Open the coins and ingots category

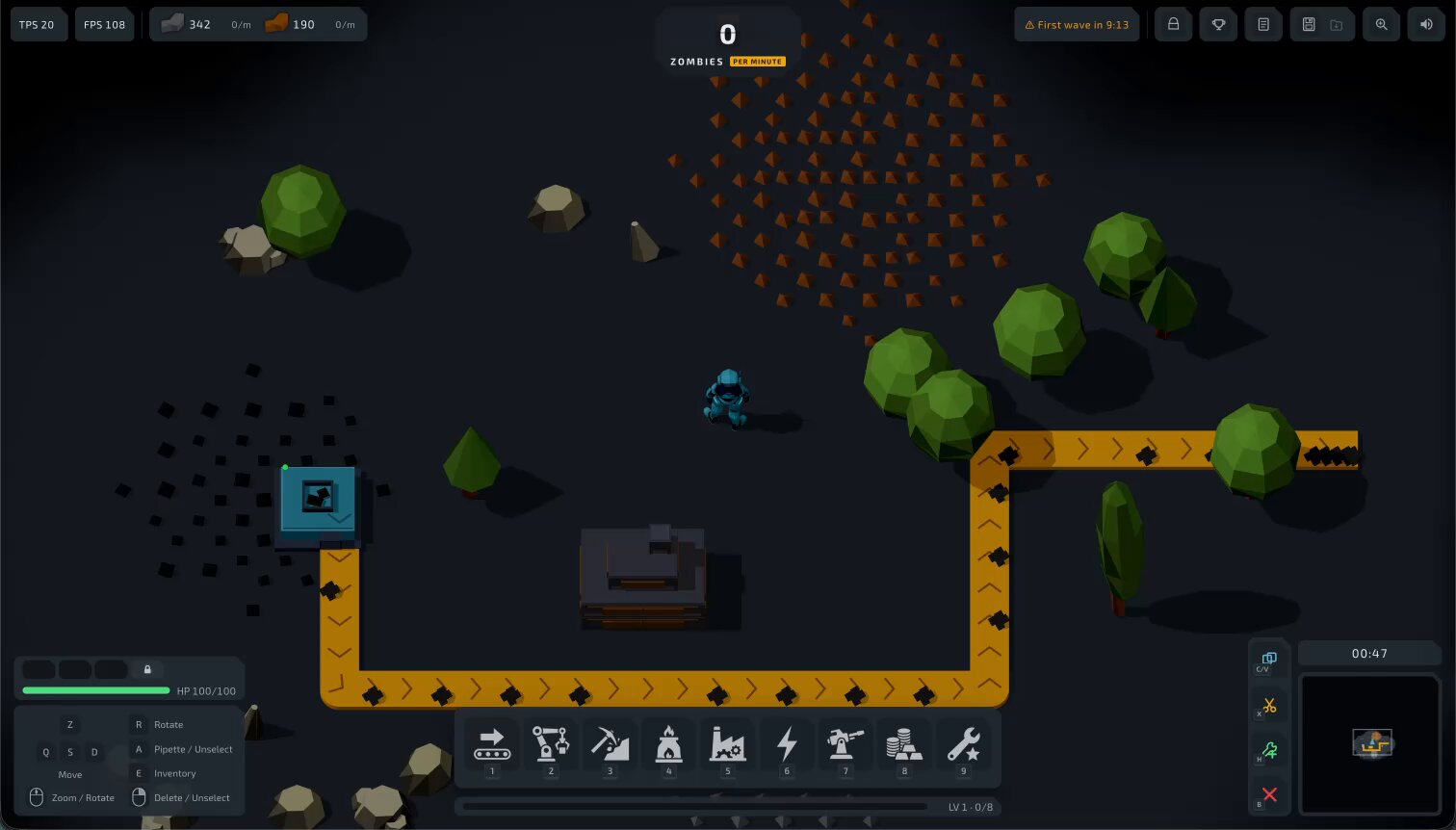point(904,744)
